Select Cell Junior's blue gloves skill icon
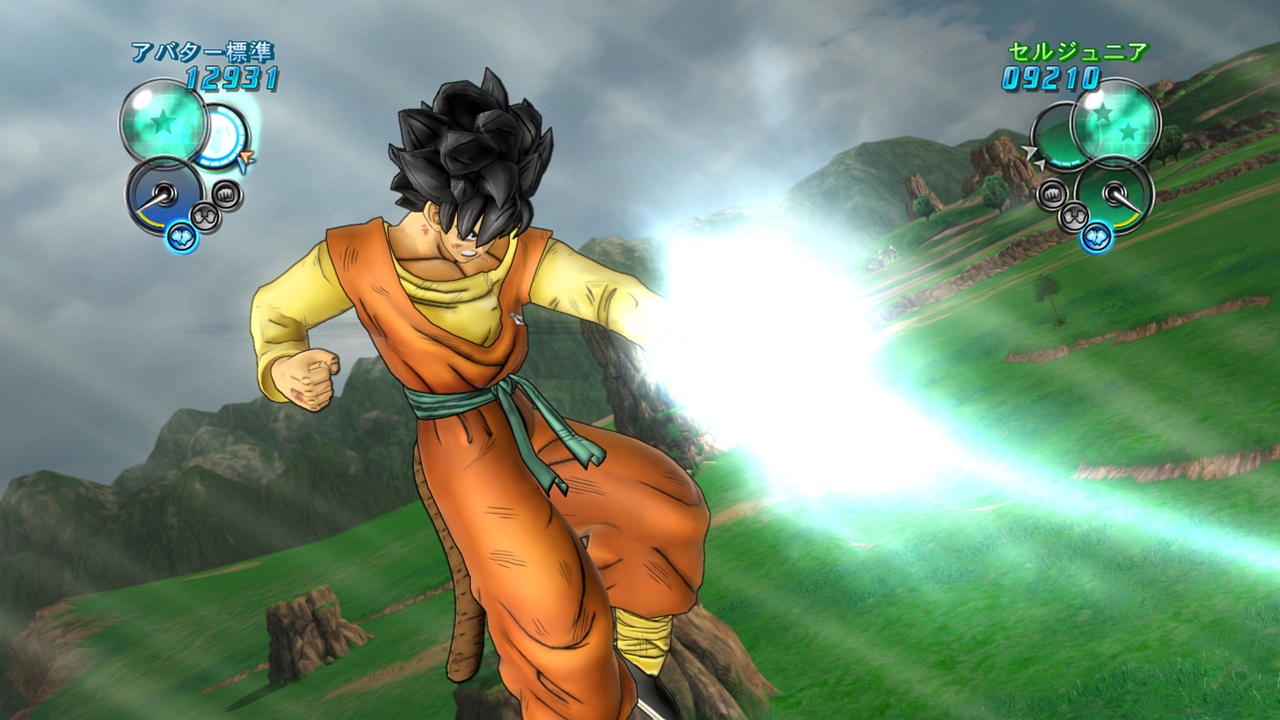The height and width of the screenshot is (720, 1280). 1097,236
